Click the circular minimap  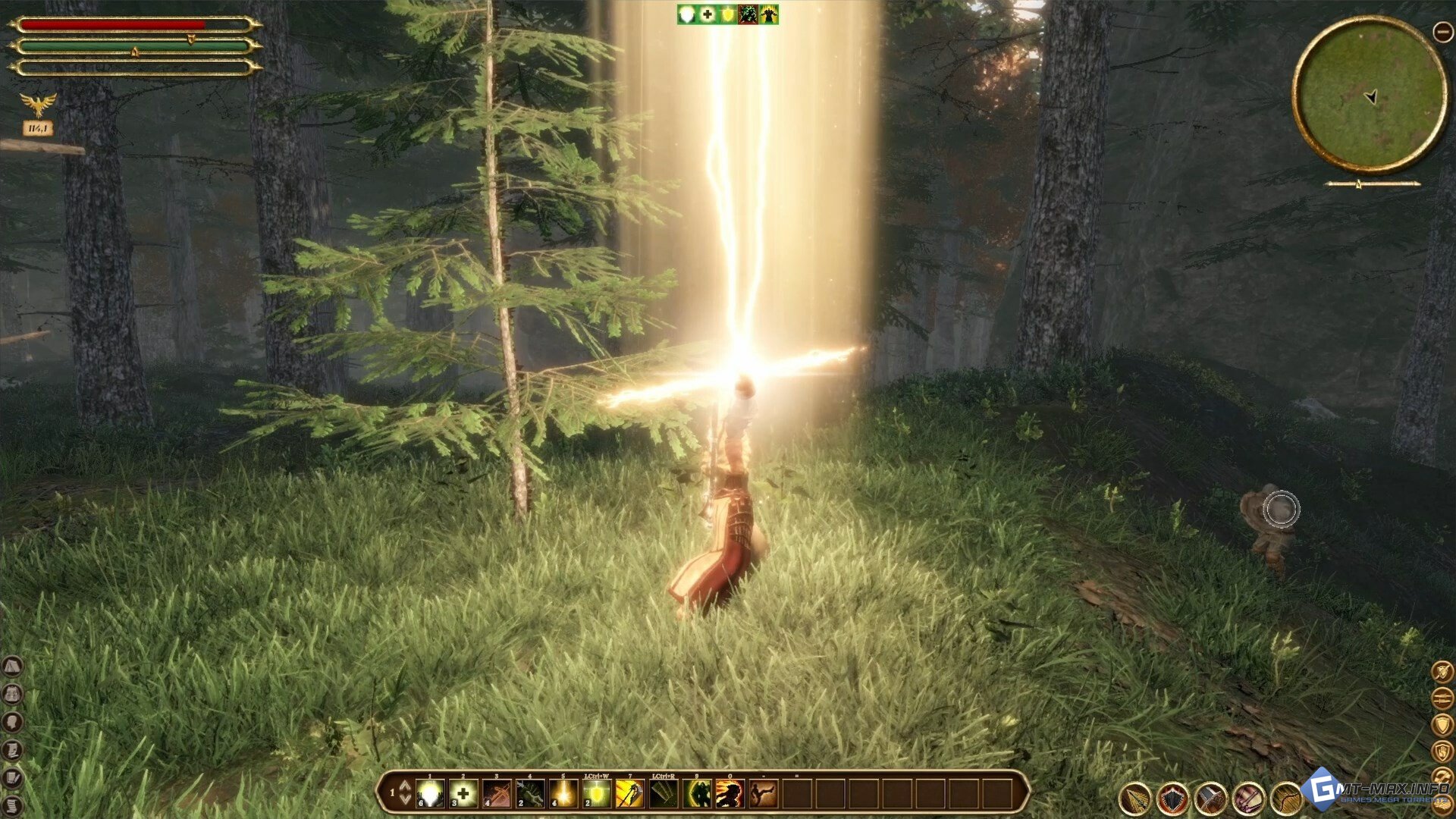point(1370,95)
